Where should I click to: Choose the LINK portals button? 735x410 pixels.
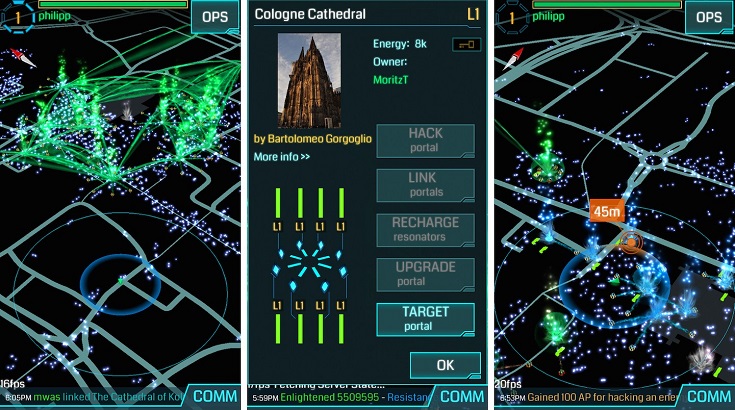click(x=425, y=185)
